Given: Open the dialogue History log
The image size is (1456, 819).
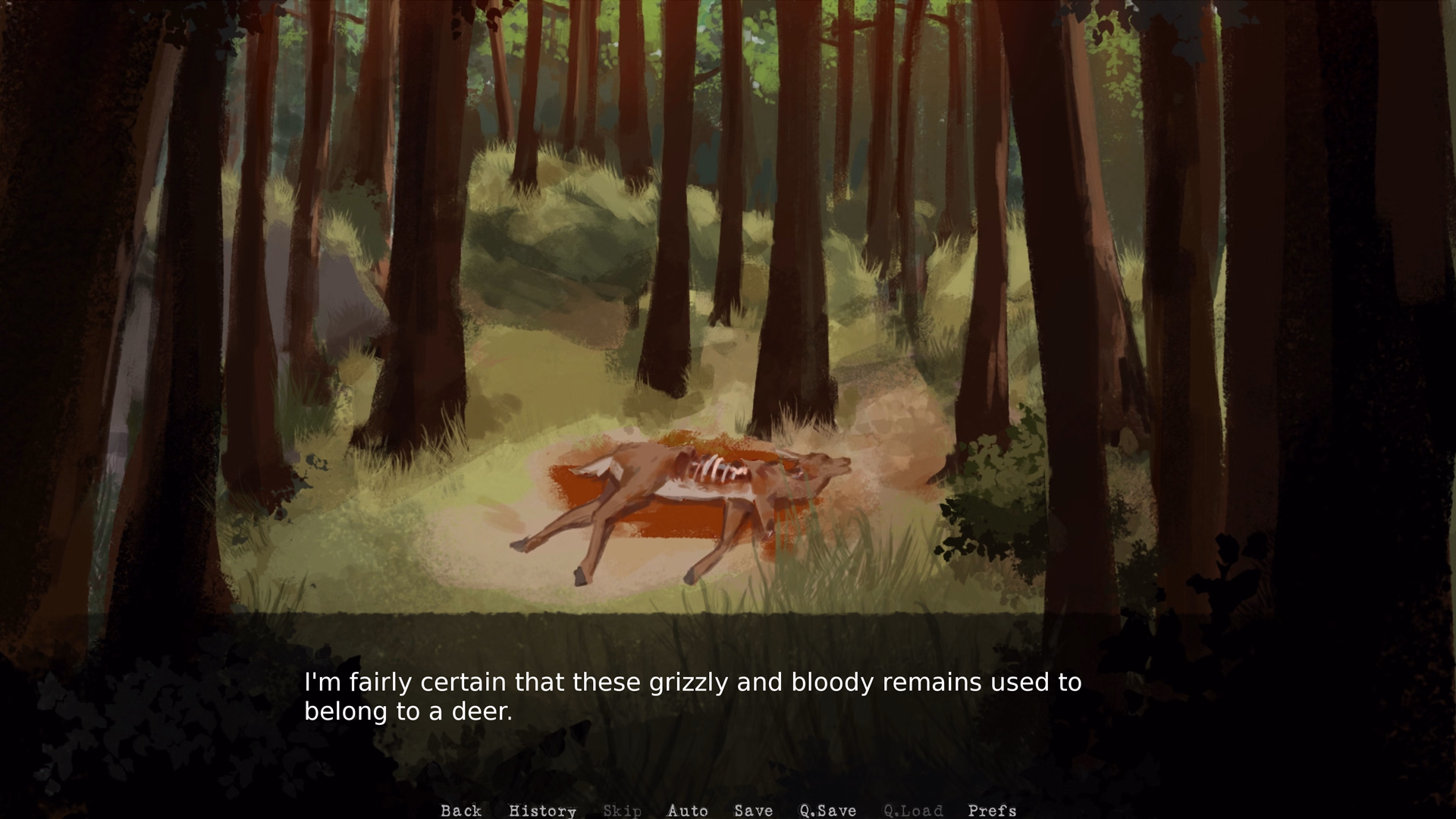Looking at the screenshot, I should coord(542,811).
